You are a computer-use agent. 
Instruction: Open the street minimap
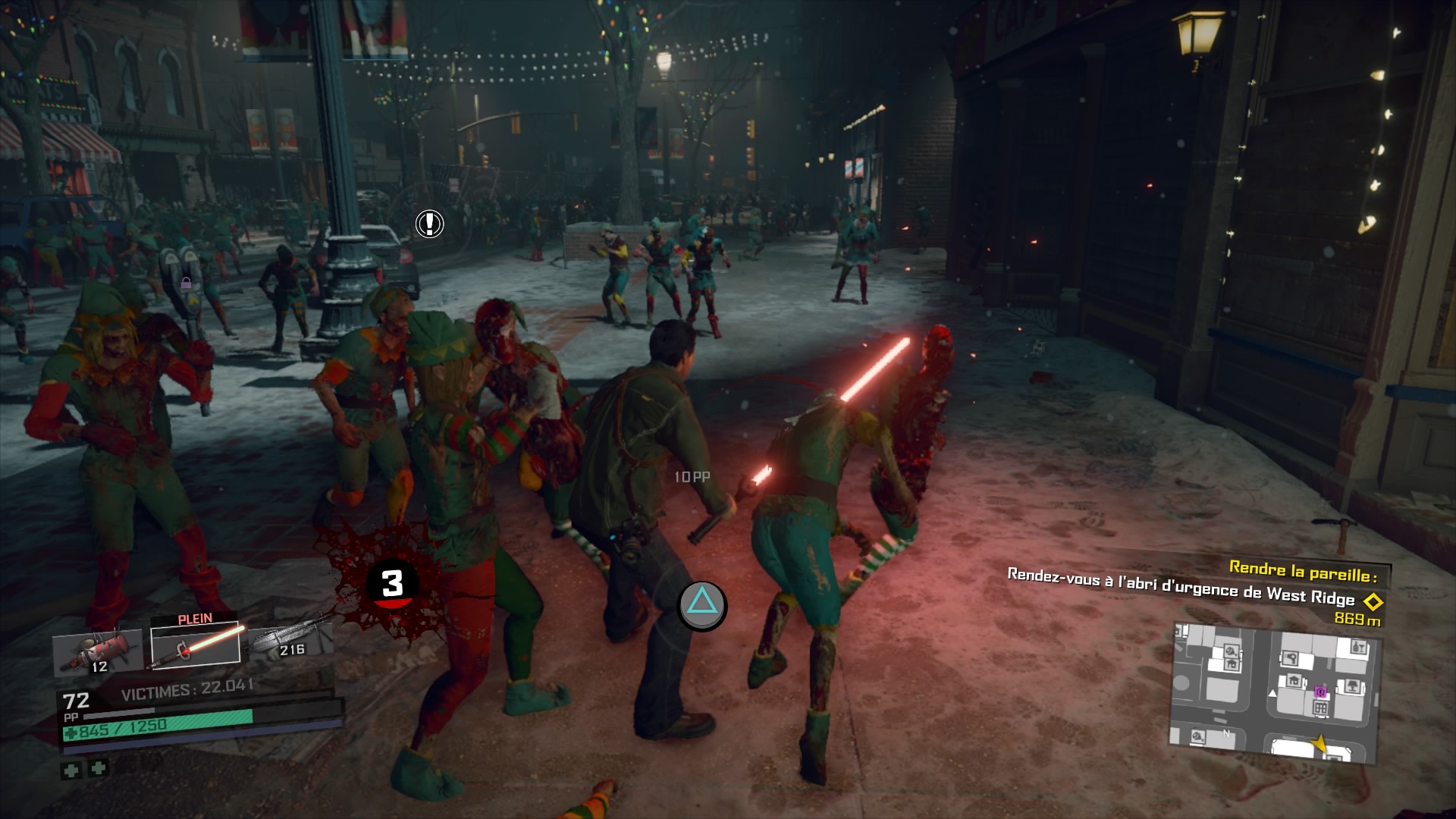1275,692
